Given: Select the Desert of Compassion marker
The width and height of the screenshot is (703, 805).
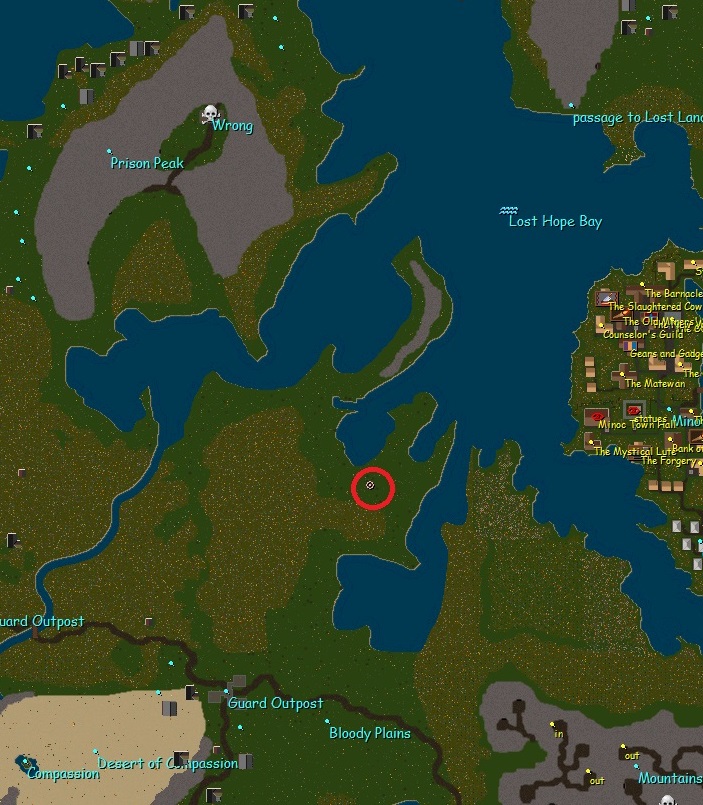Looking at the screenshot, I should [x=96, y=752].
